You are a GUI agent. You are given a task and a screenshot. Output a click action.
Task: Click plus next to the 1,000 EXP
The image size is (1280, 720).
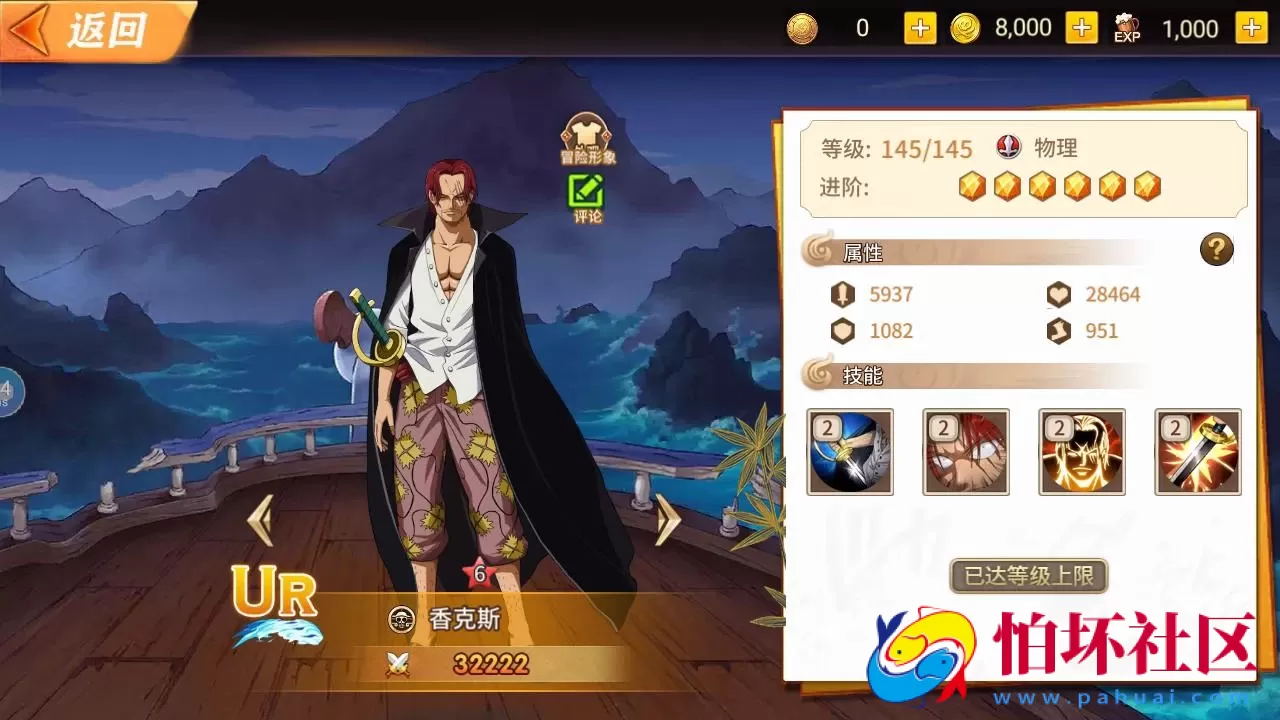[1251, 29]
